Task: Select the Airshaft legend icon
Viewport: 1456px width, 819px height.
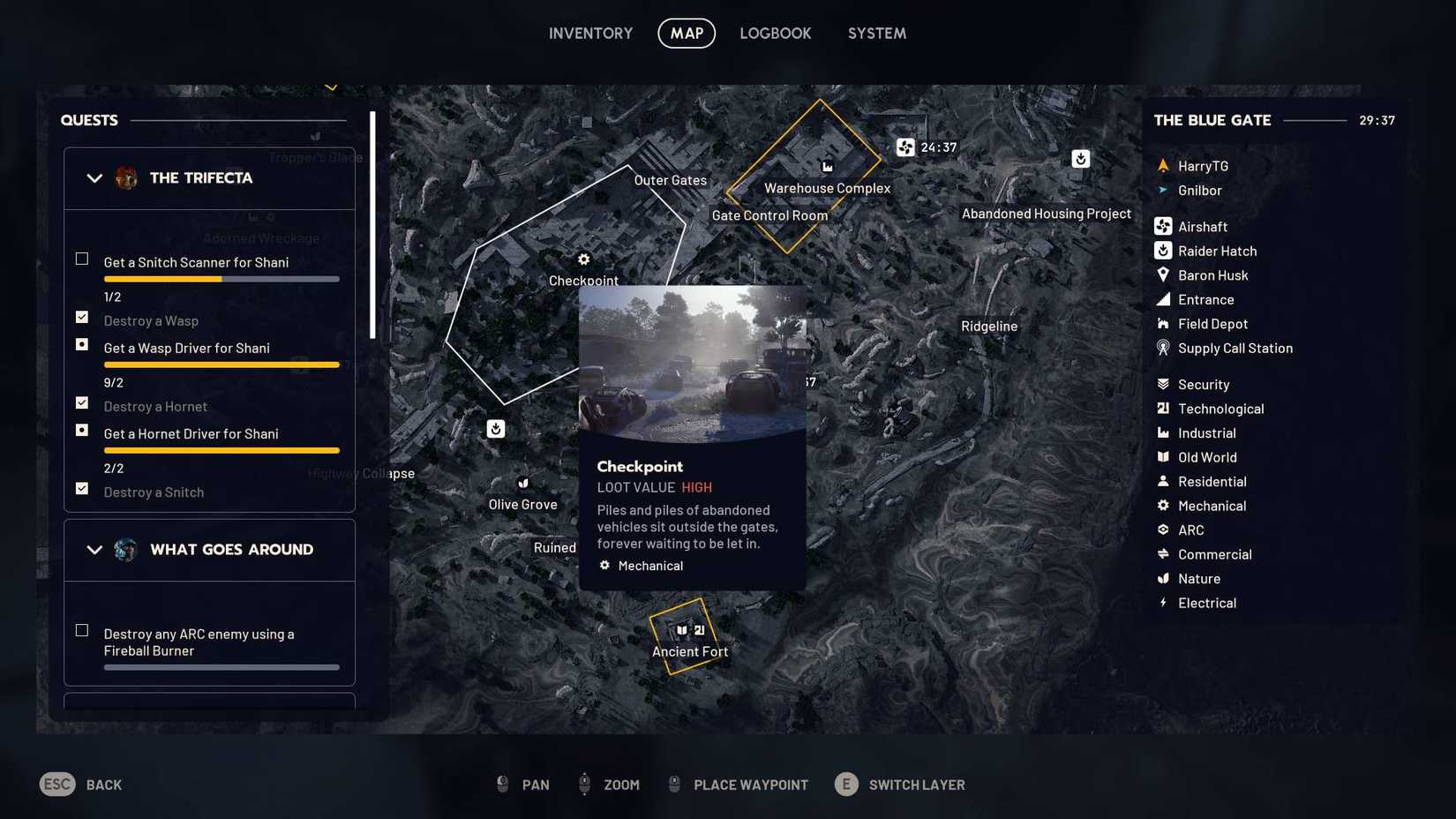Action: coord(1162,226)
